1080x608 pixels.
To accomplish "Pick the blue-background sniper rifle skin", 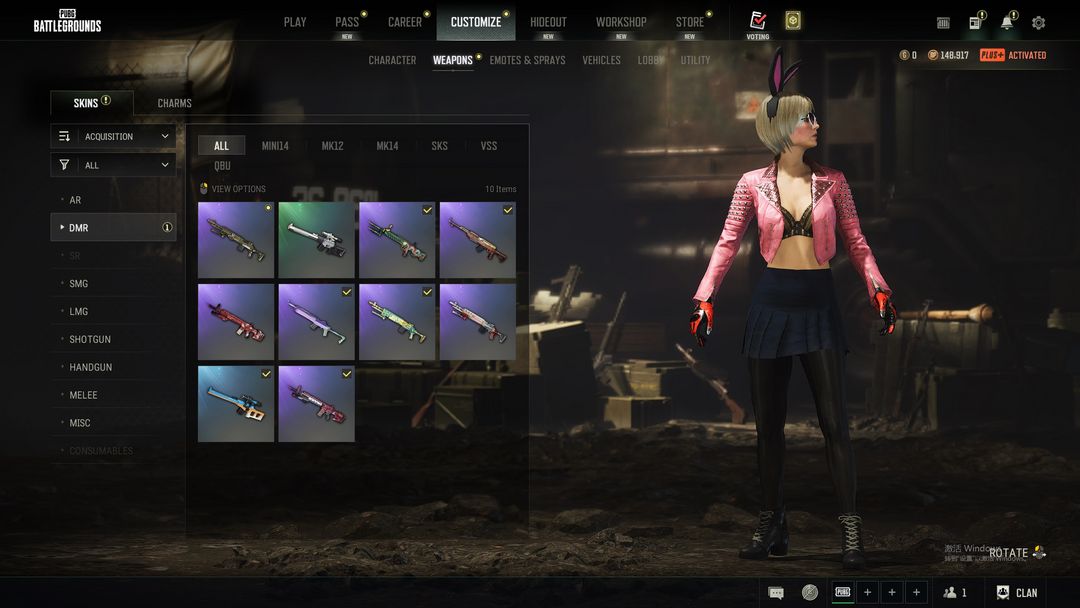I will [x=236, y=404].
